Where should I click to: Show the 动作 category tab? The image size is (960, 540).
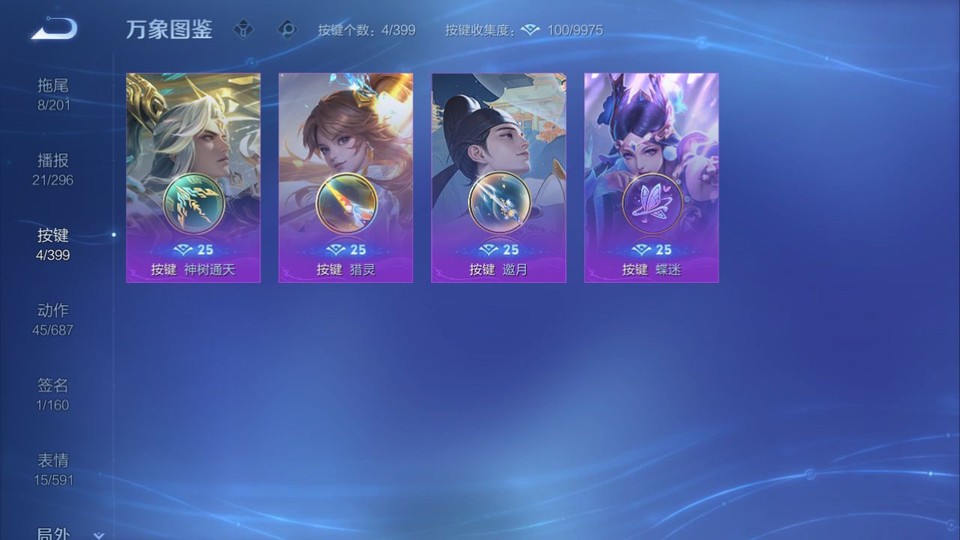tap(54, 319)
